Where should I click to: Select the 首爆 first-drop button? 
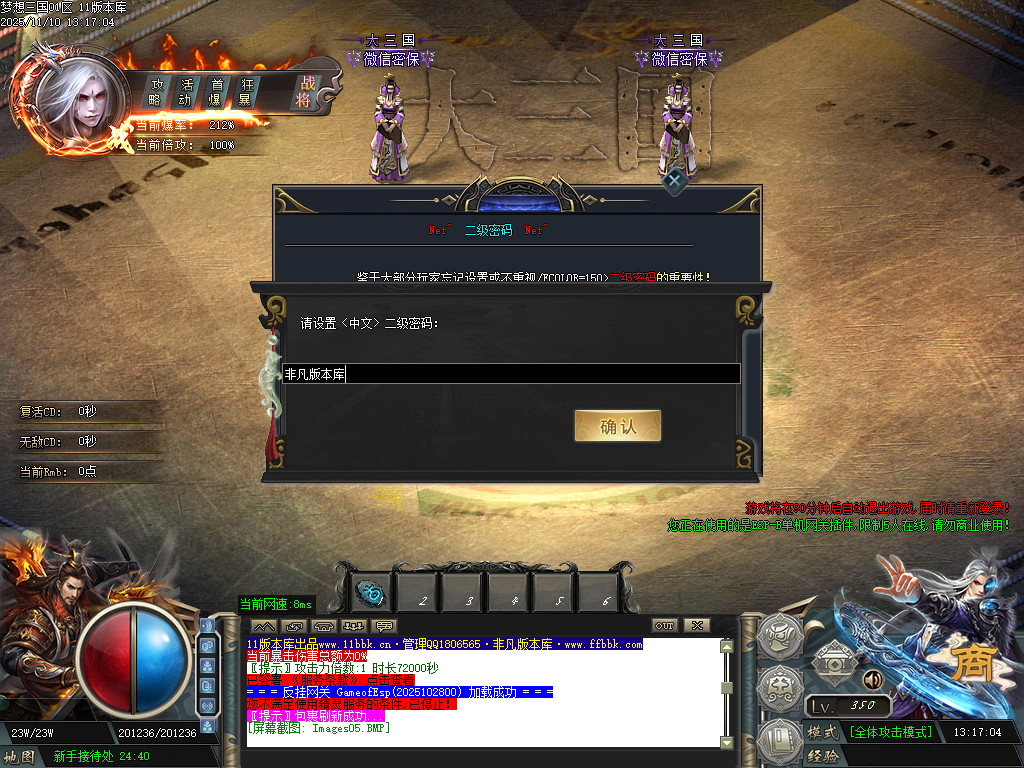[215, 91]
